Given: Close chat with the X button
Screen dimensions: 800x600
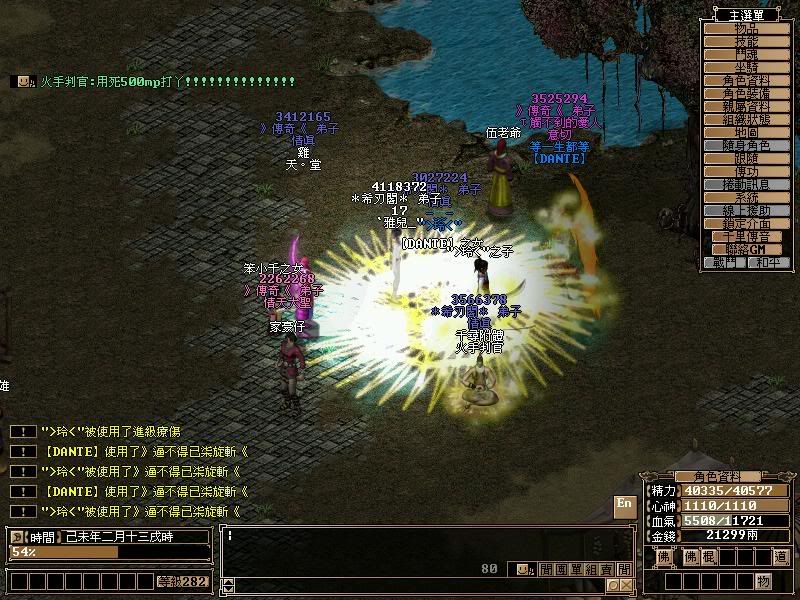Looking at the screenshot, I should tap(627, 585).
